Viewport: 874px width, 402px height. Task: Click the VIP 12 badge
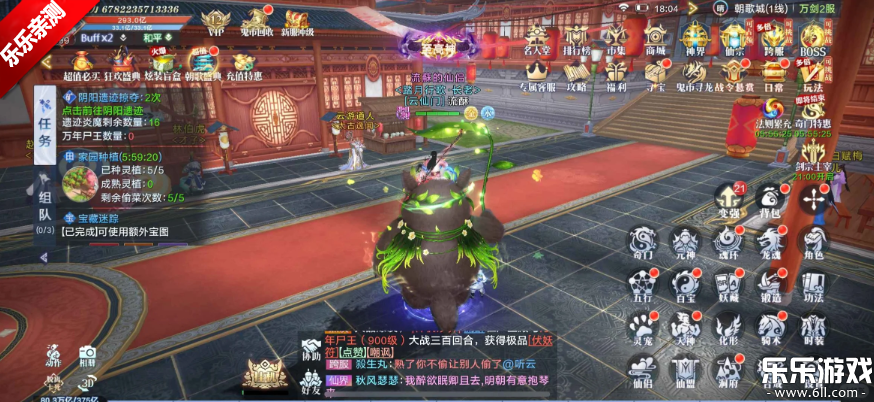[x=214, y=21]
